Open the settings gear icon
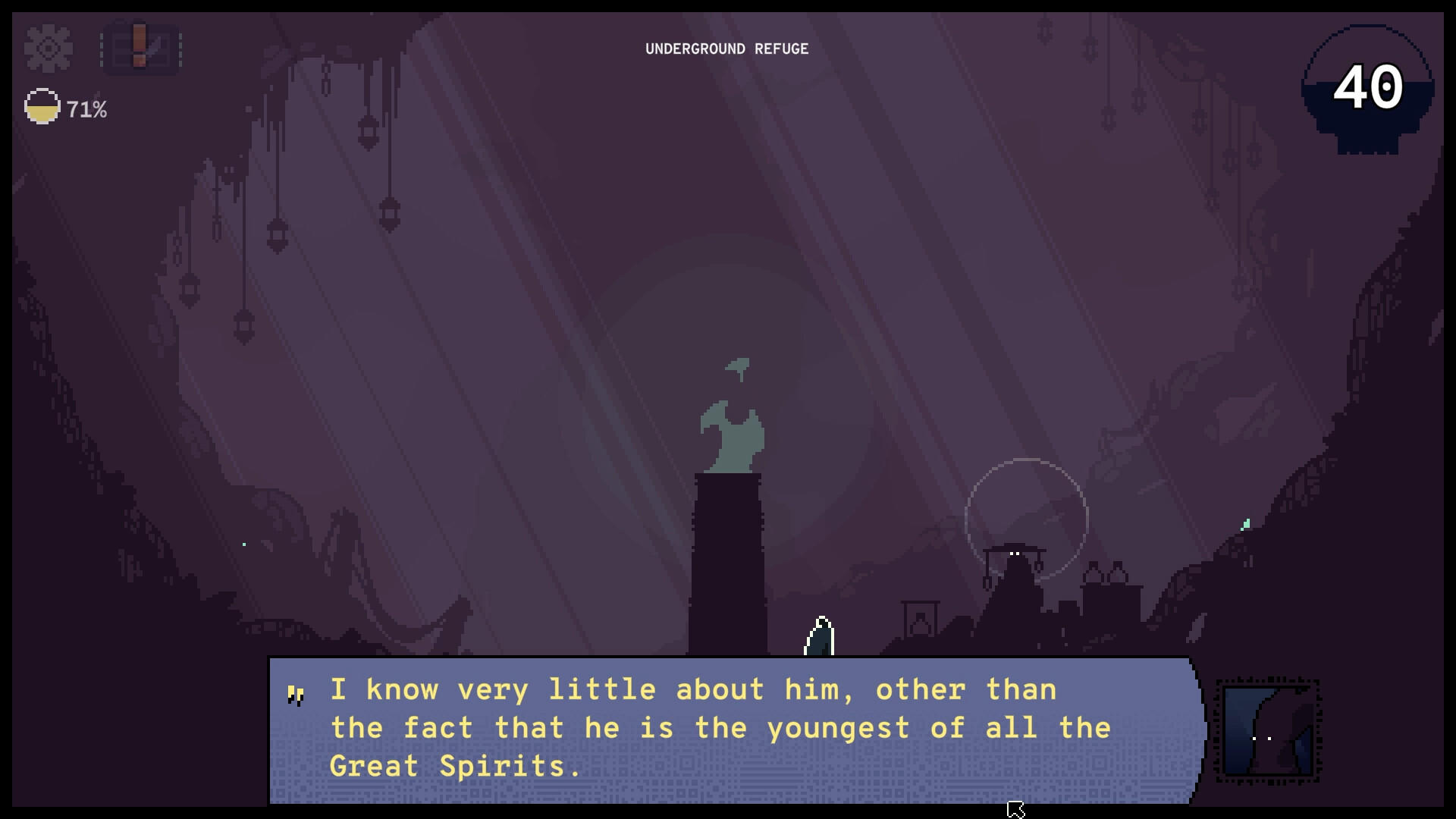The image size is (1456, 819). coord(47,48)
